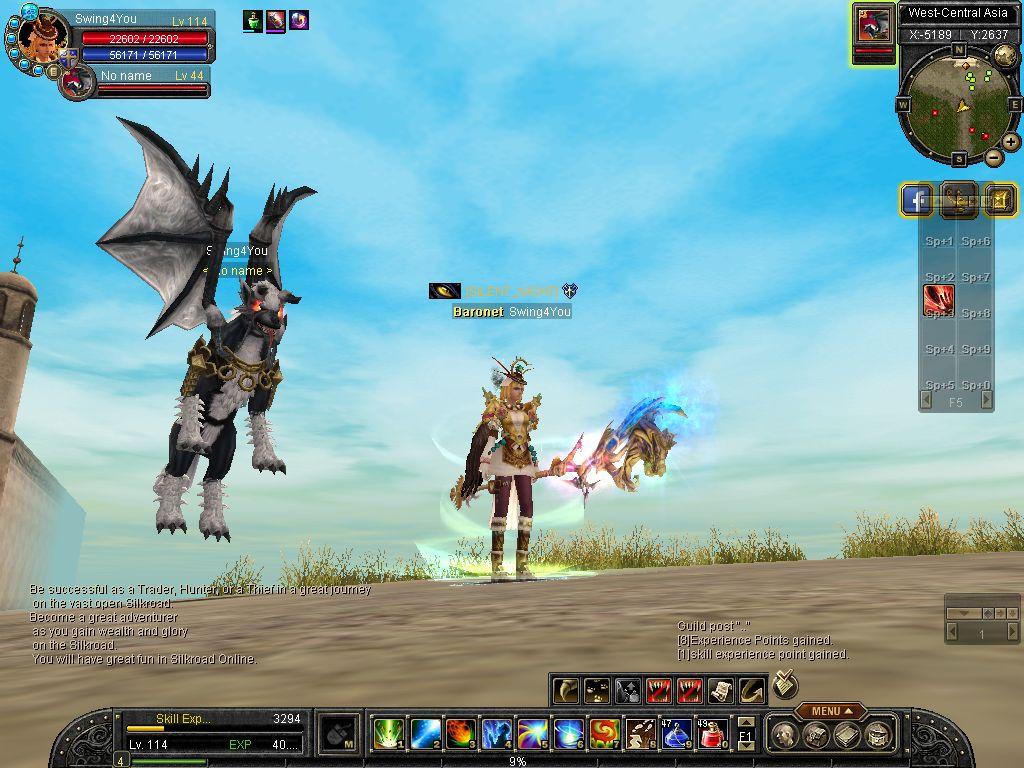Screen dimensions: 1024x768
Task: Activate the swirling flame skill in slot 7
Action: (x=604, y=735)
